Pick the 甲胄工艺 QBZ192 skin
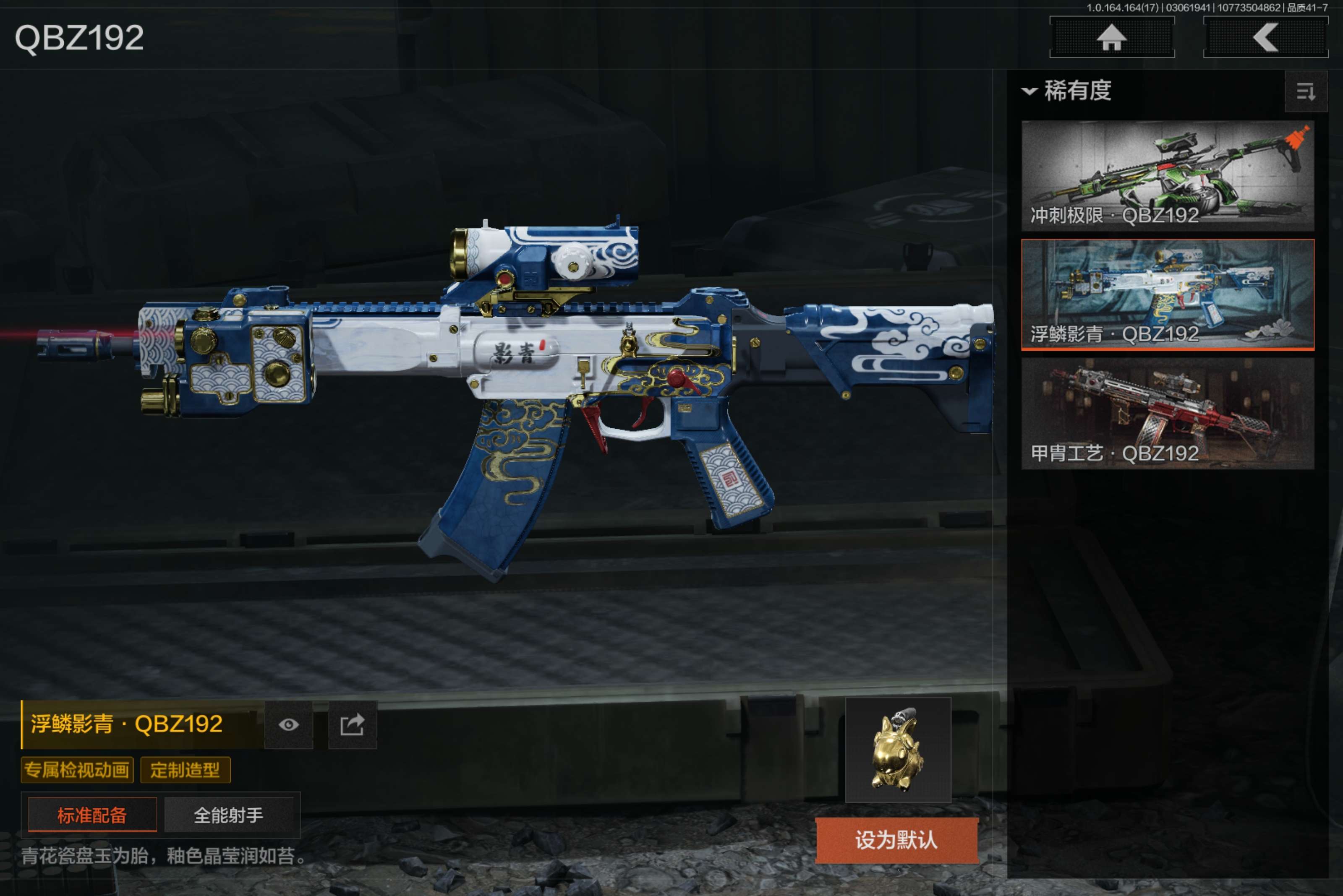The height and width of the screenshot is (896, 1343). [1167, 413]
